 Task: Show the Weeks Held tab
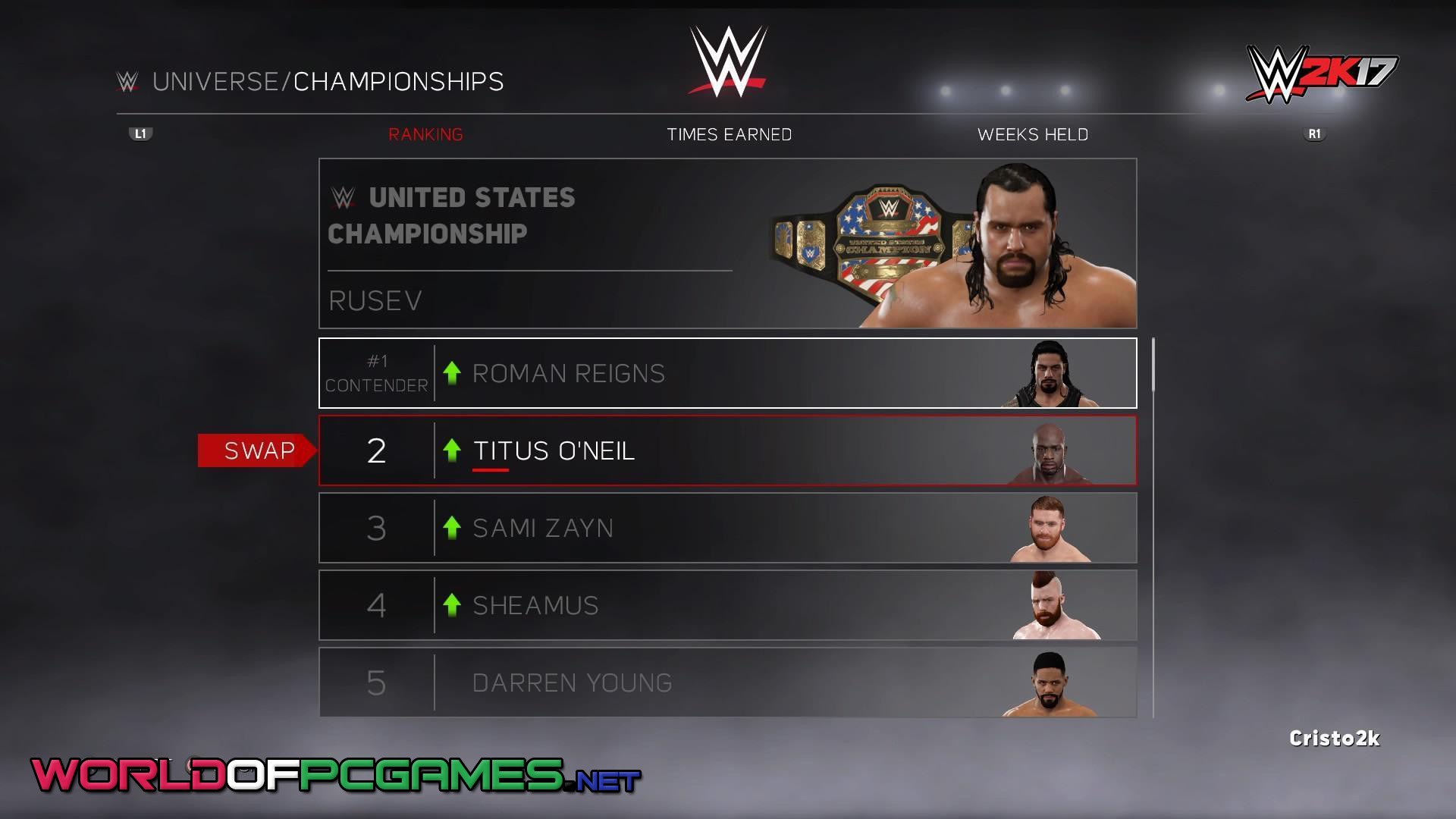tap(1032, 134)
